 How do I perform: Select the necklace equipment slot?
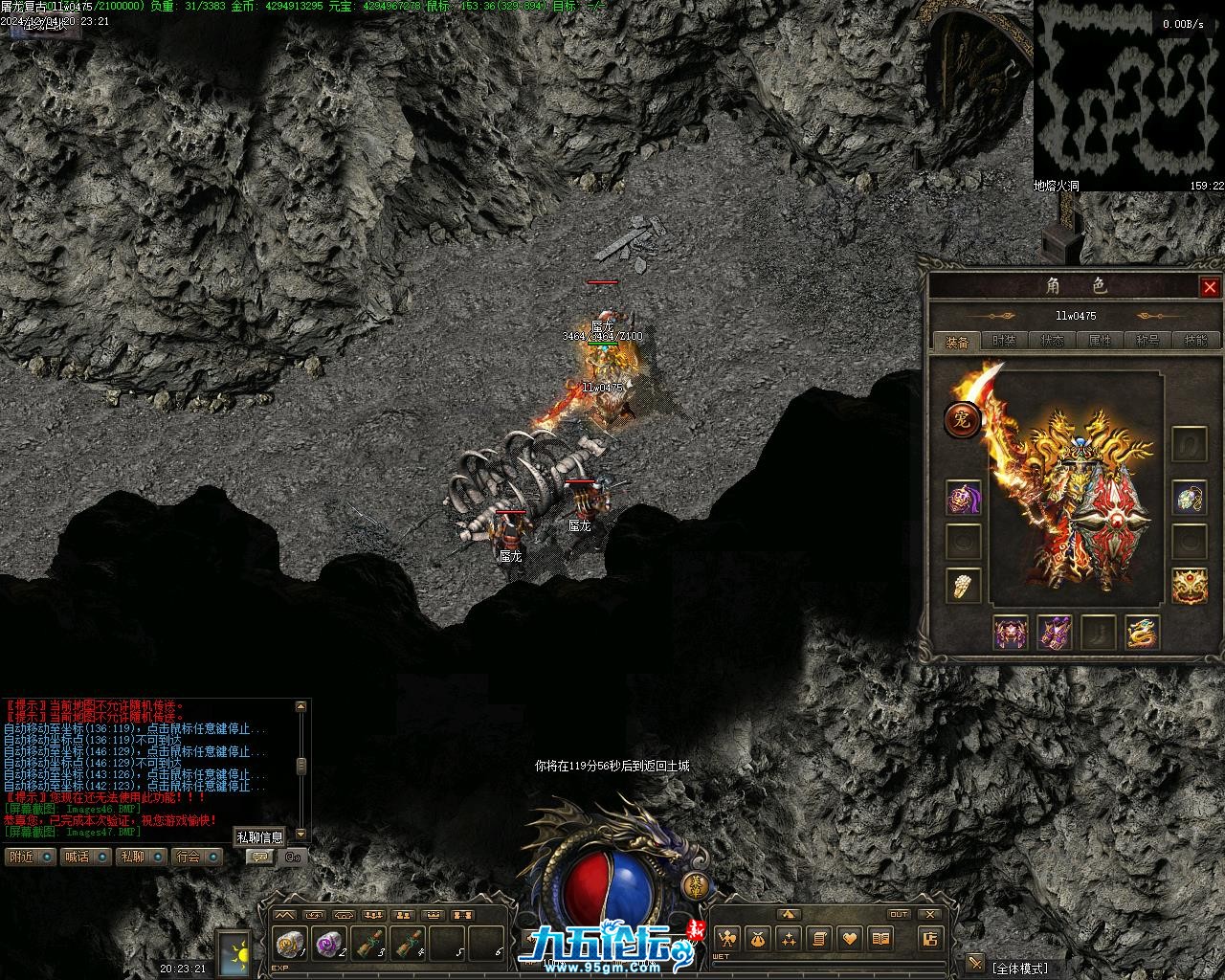pos(1190,499)
